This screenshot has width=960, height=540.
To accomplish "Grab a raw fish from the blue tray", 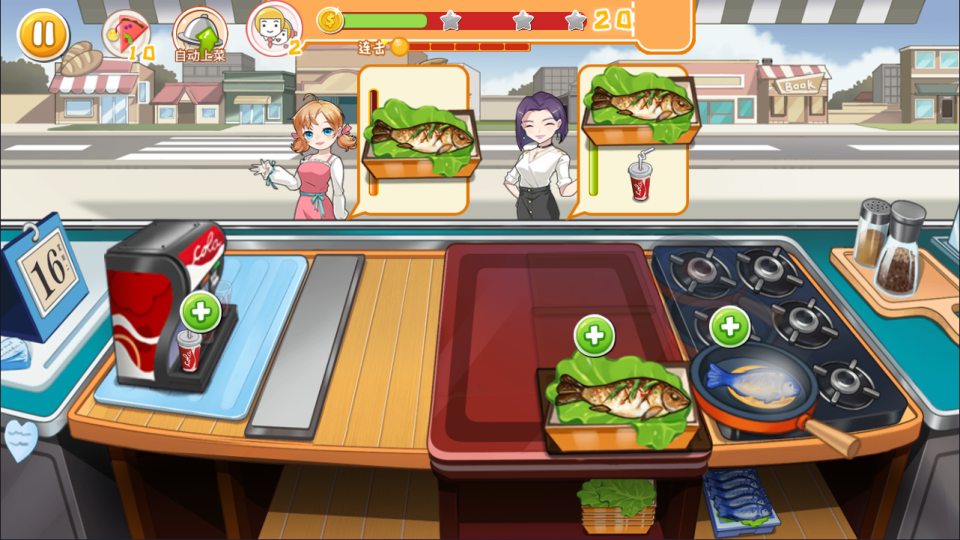I will tap(740, 497).
